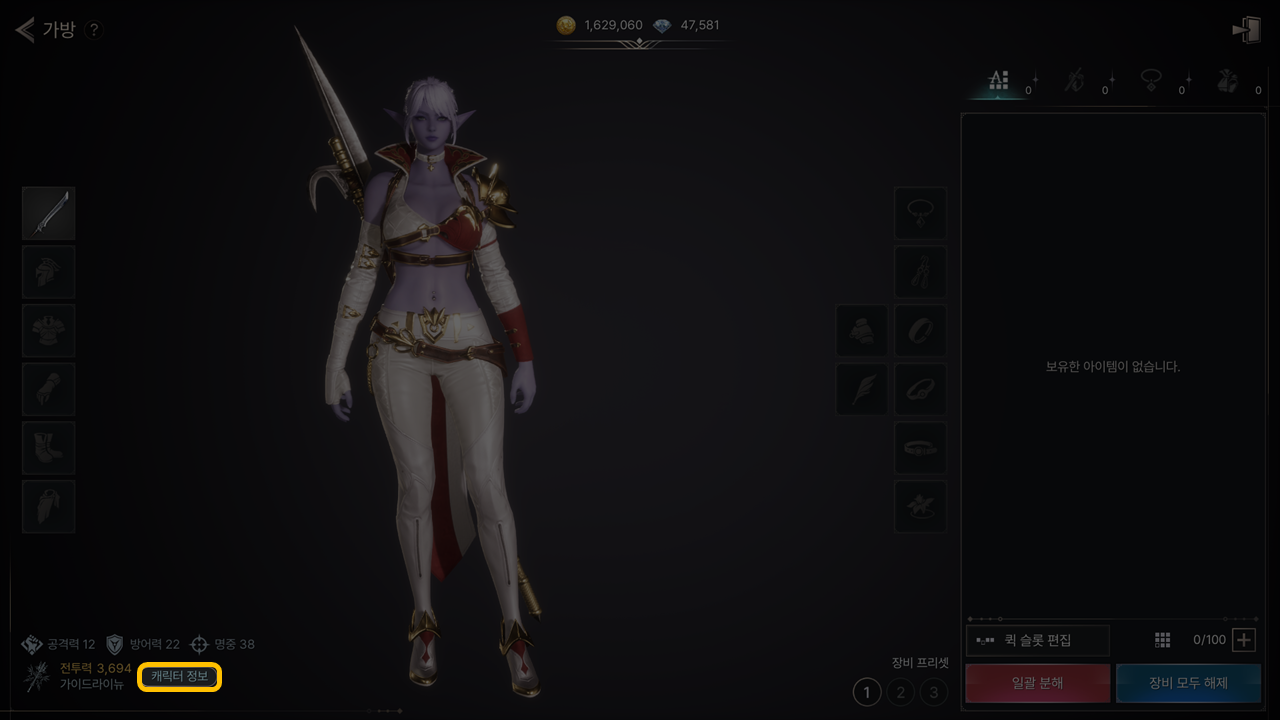The image size is (1280, 720).
Task: Select the necklace accessory slot
Action: pyautogui.click(x=920, y=213)
